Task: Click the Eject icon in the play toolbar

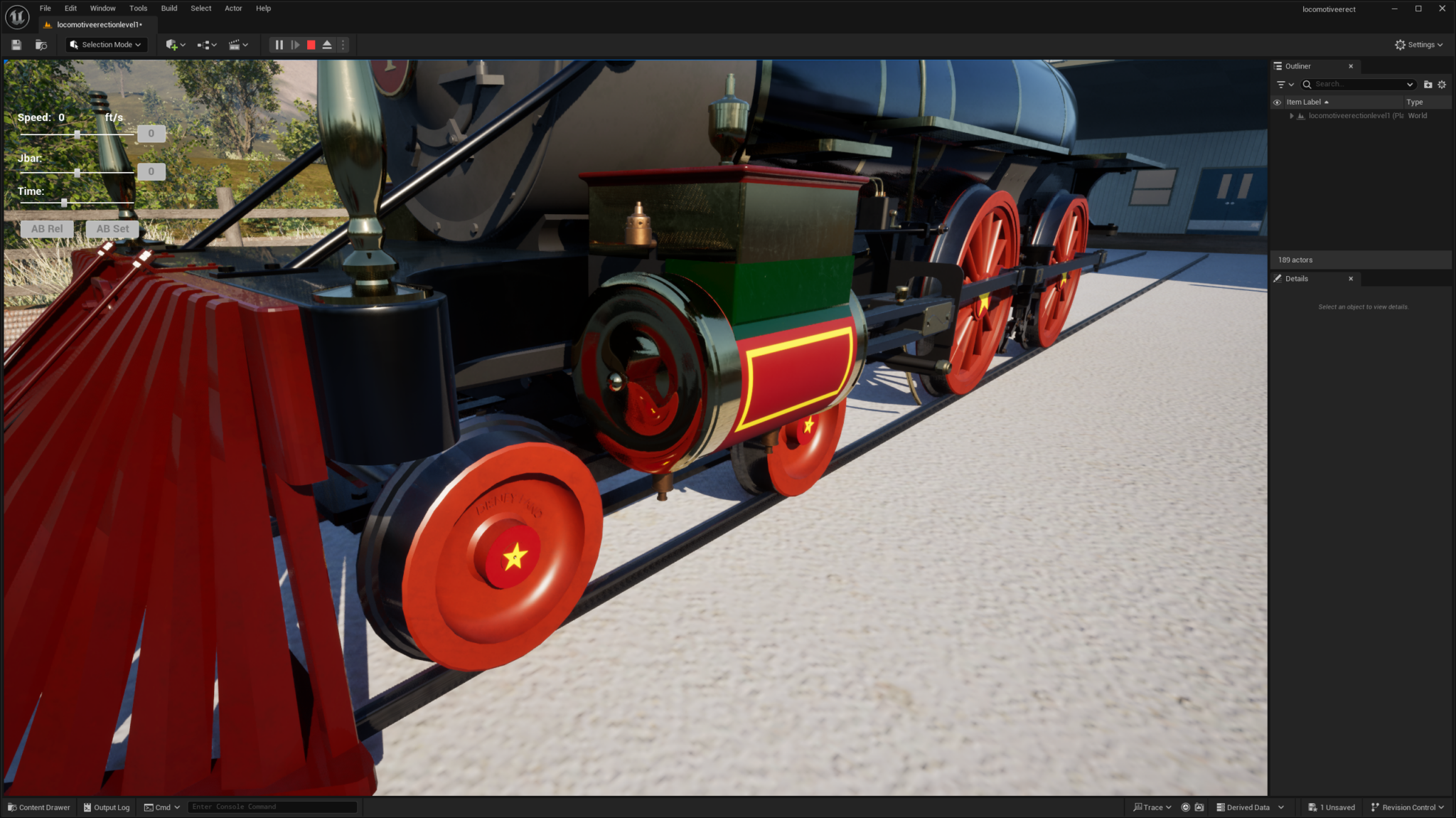Action: pyautogui.click(x=326, y=45)
